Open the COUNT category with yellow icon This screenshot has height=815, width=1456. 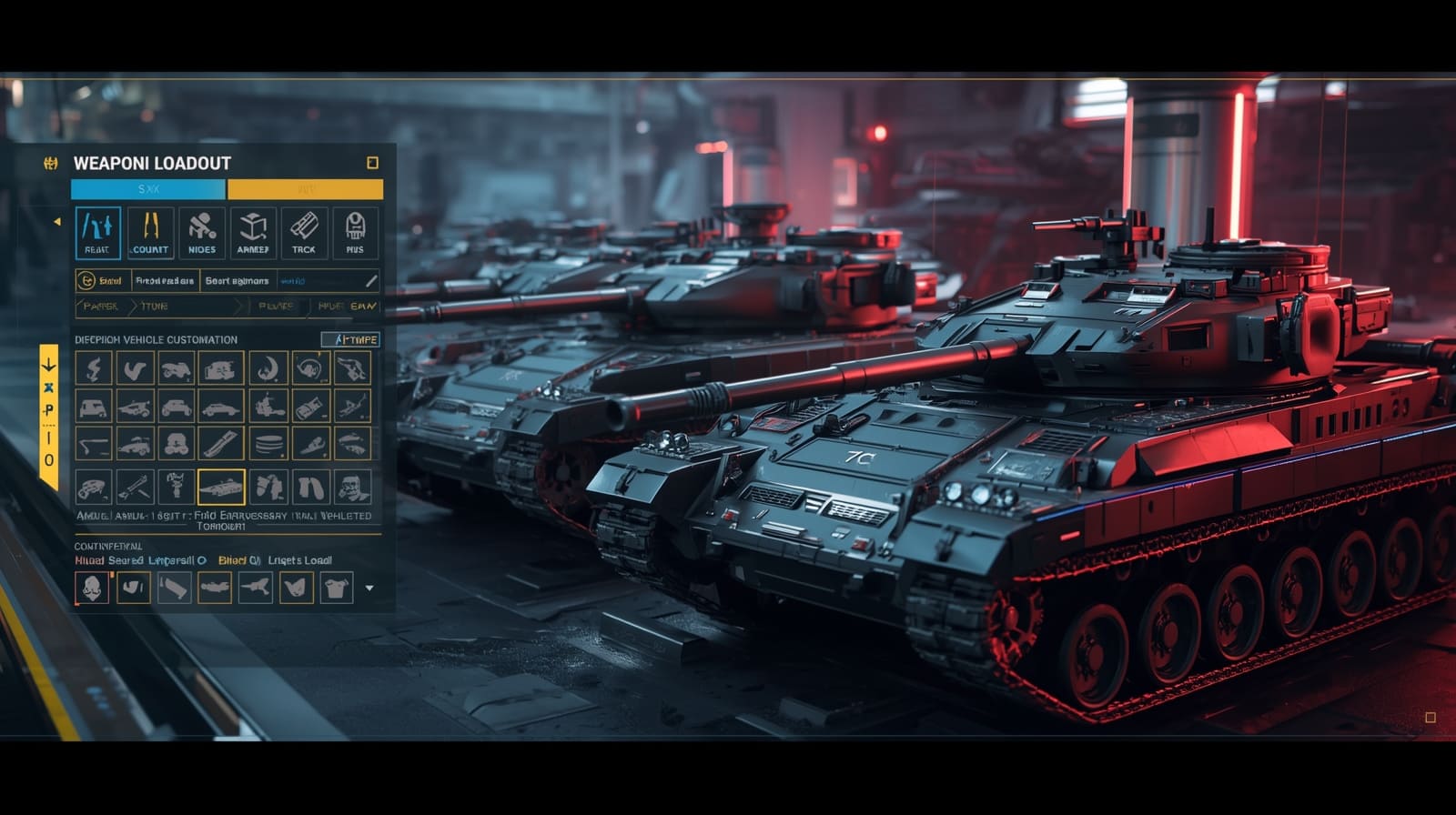150,233
